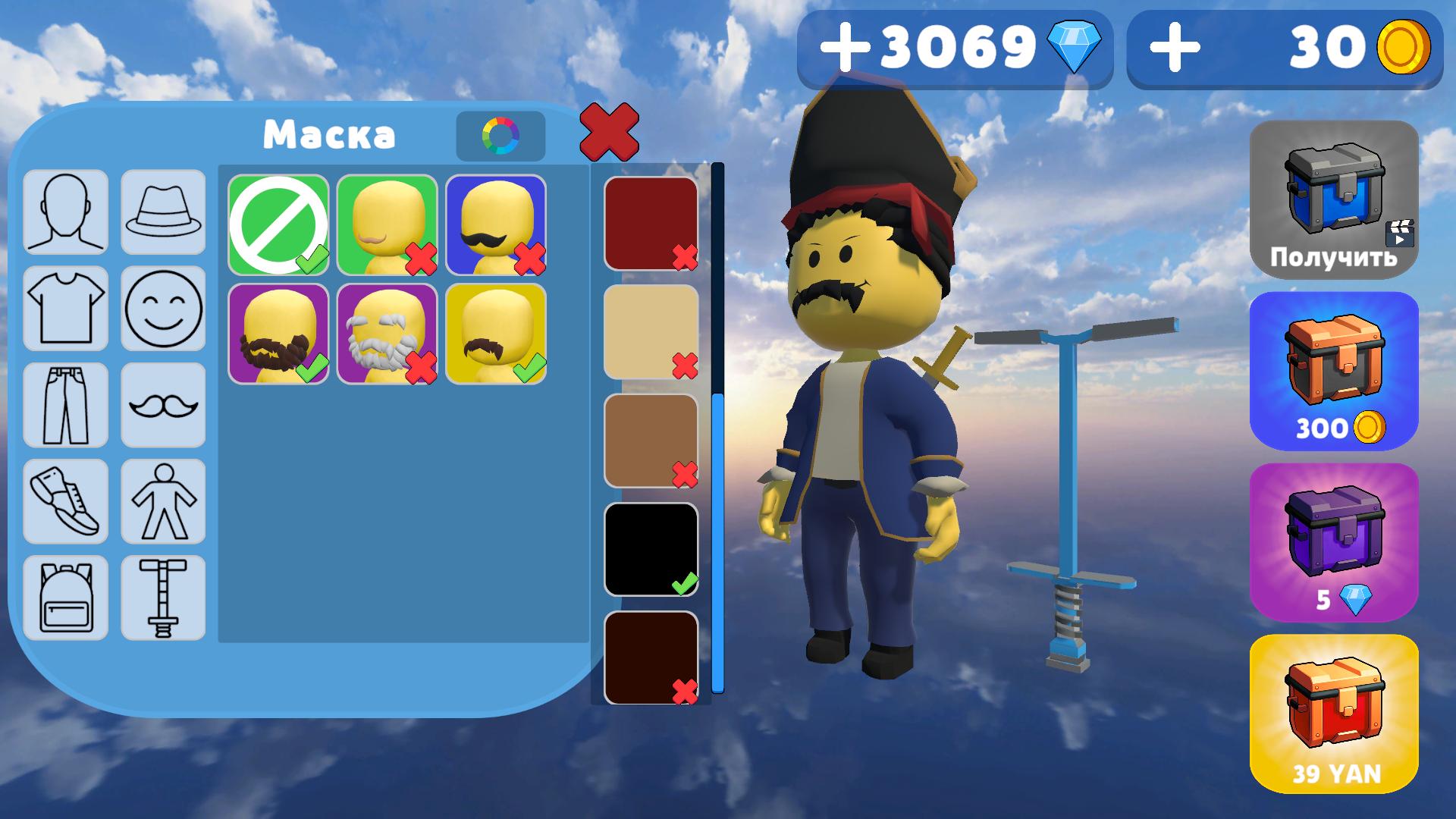Select the mustache category icon
The image size is (1456, 819).
[x=163, y=404]
